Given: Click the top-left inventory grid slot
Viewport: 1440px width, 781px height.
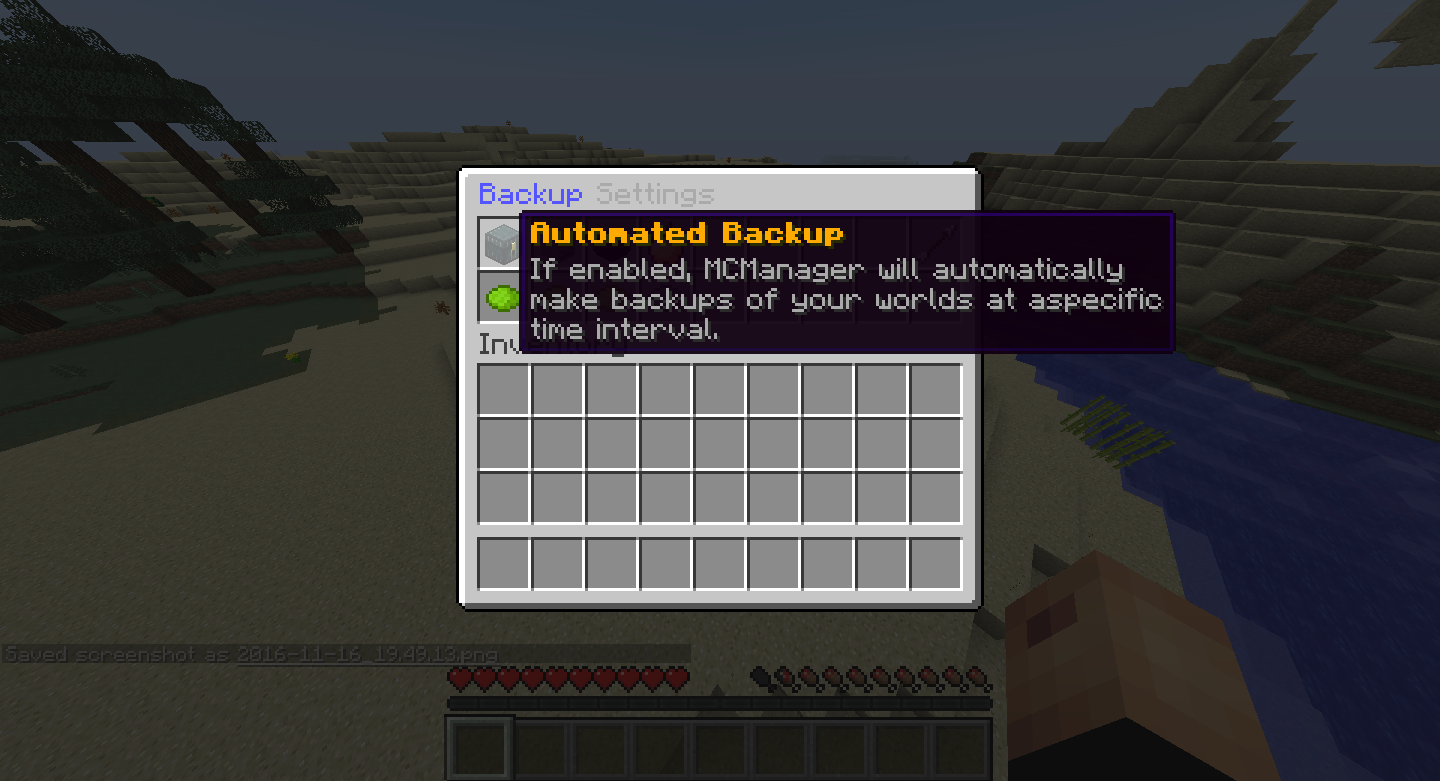Looking at the screenshot, I should (501, 388).
